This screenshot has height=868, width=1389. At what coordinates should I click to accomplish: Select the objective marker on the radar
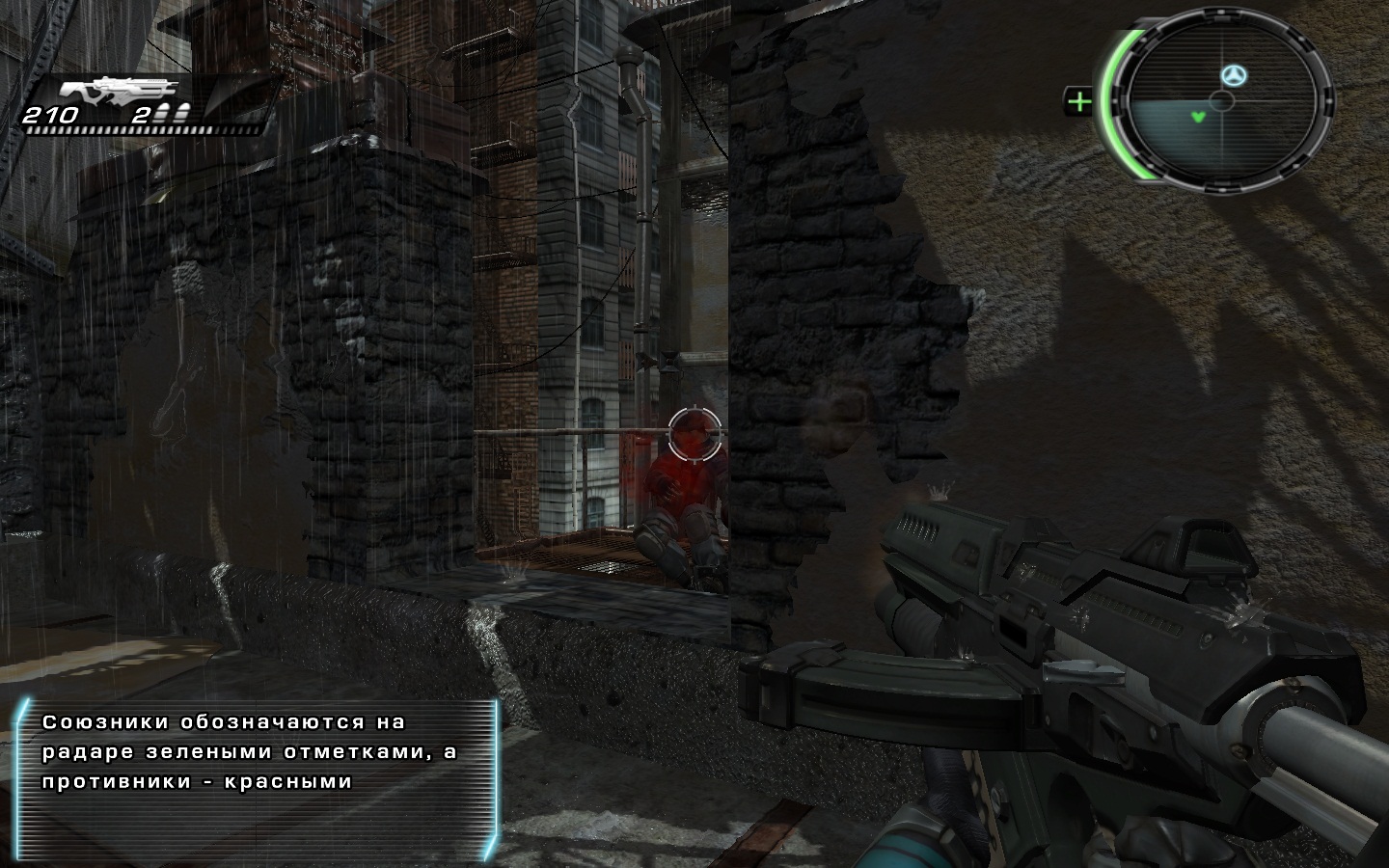point(1232,74)
